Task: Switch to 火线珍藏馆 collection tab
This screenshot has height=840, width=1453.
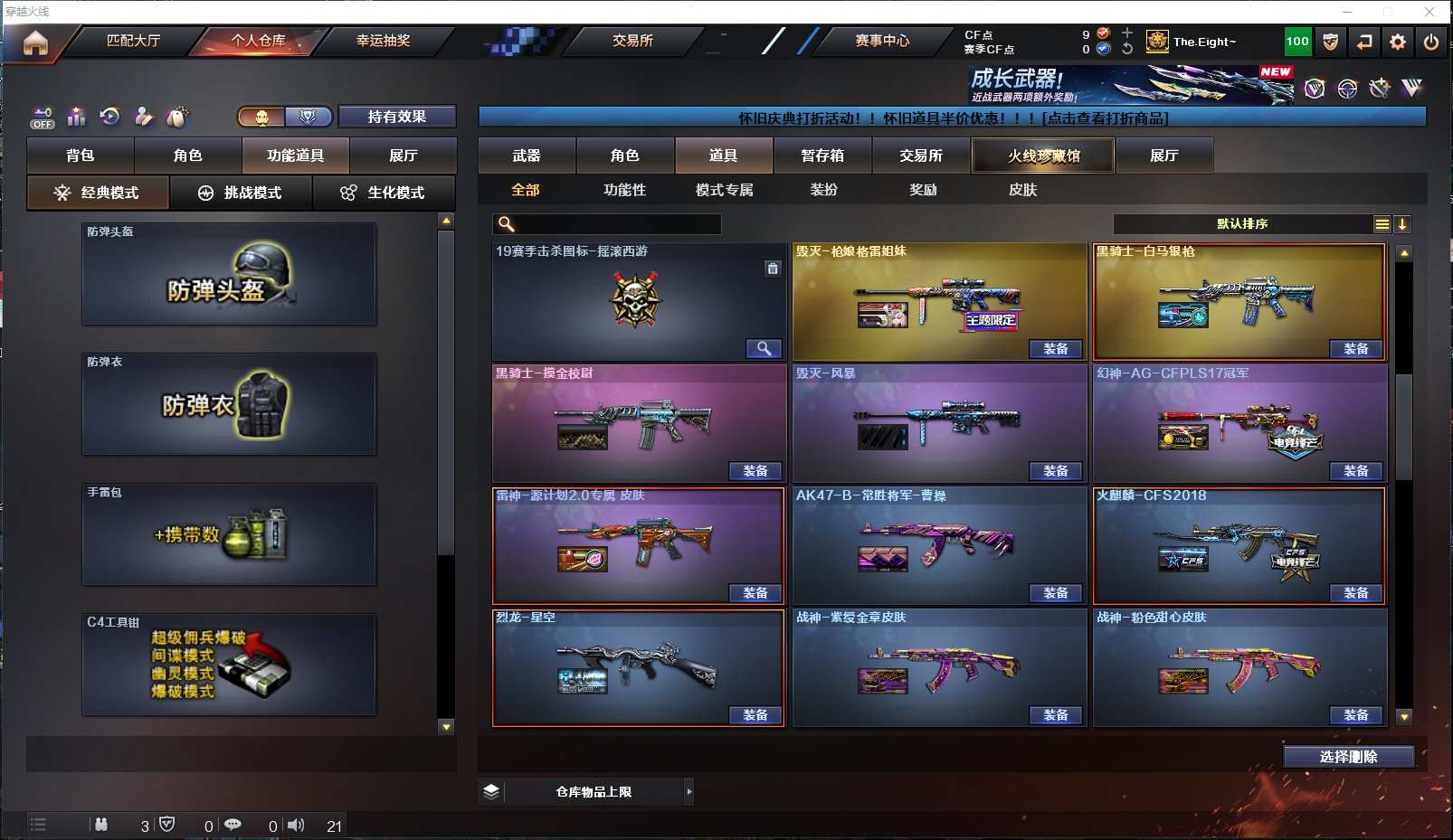Action: click(x=1043, y=156)
